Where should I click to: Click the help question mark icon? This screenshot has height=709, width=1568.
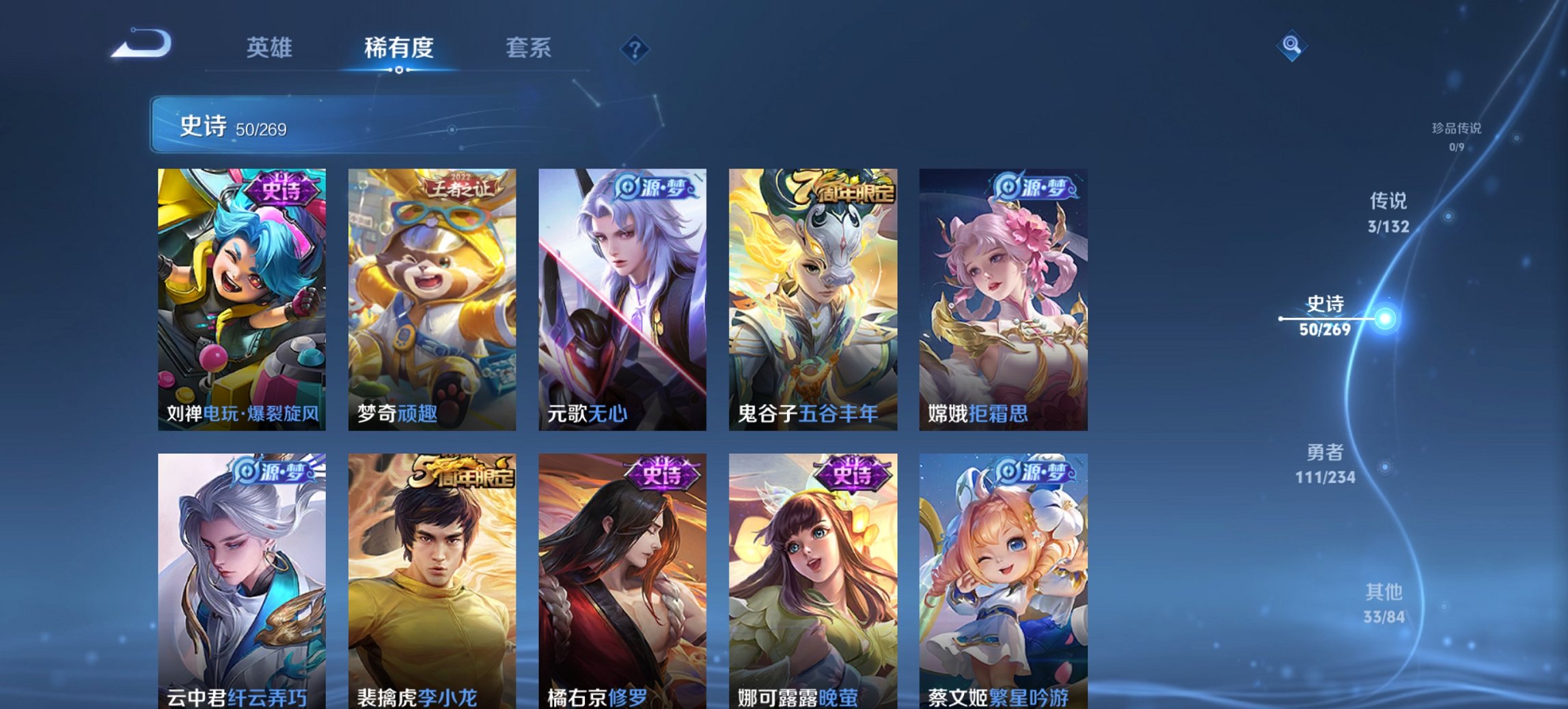pos(635,50)
